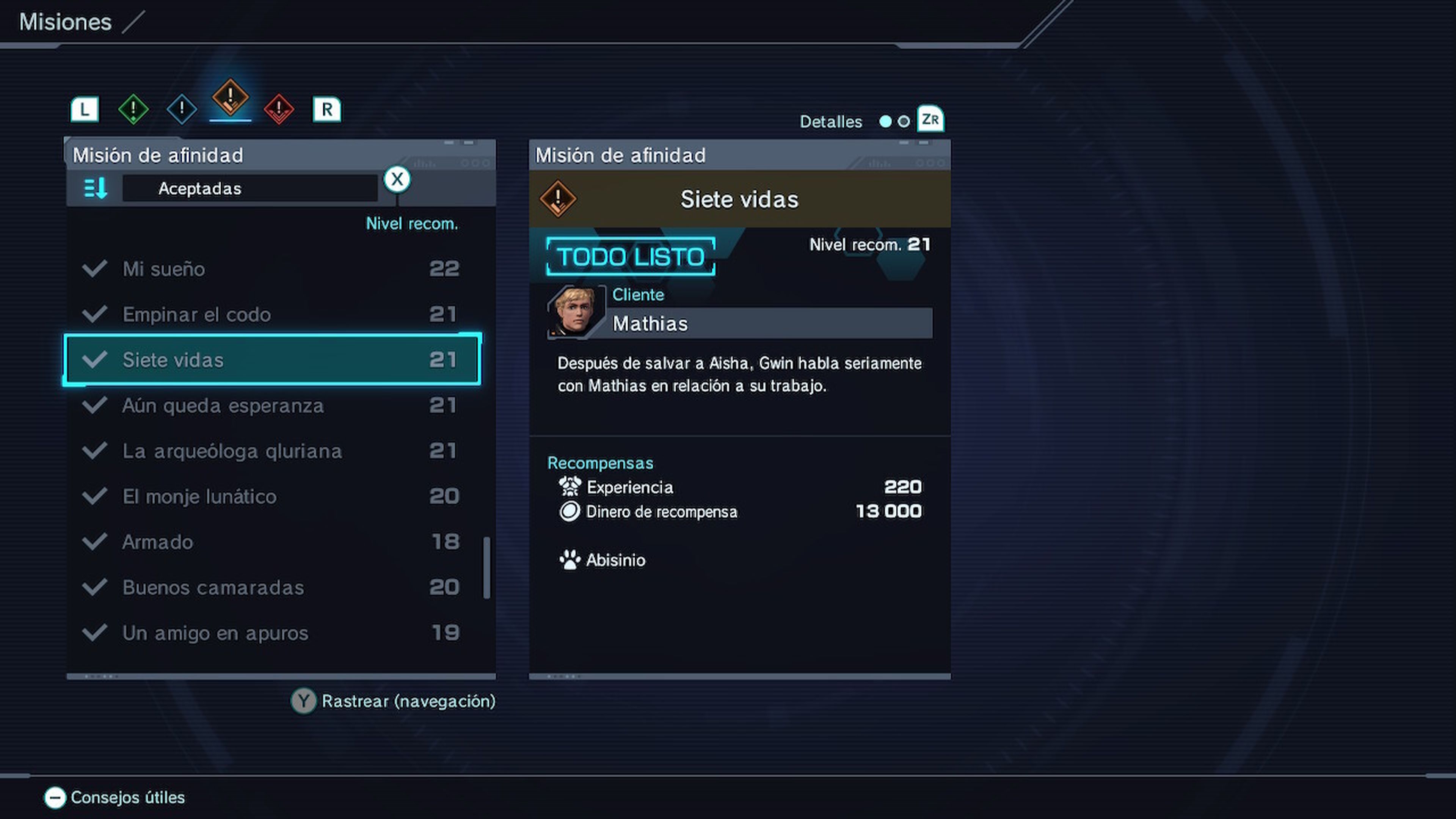Switch to the second Detalles page dot
This screenshot has width=1456, height=819.
click(x=903, y=121)
